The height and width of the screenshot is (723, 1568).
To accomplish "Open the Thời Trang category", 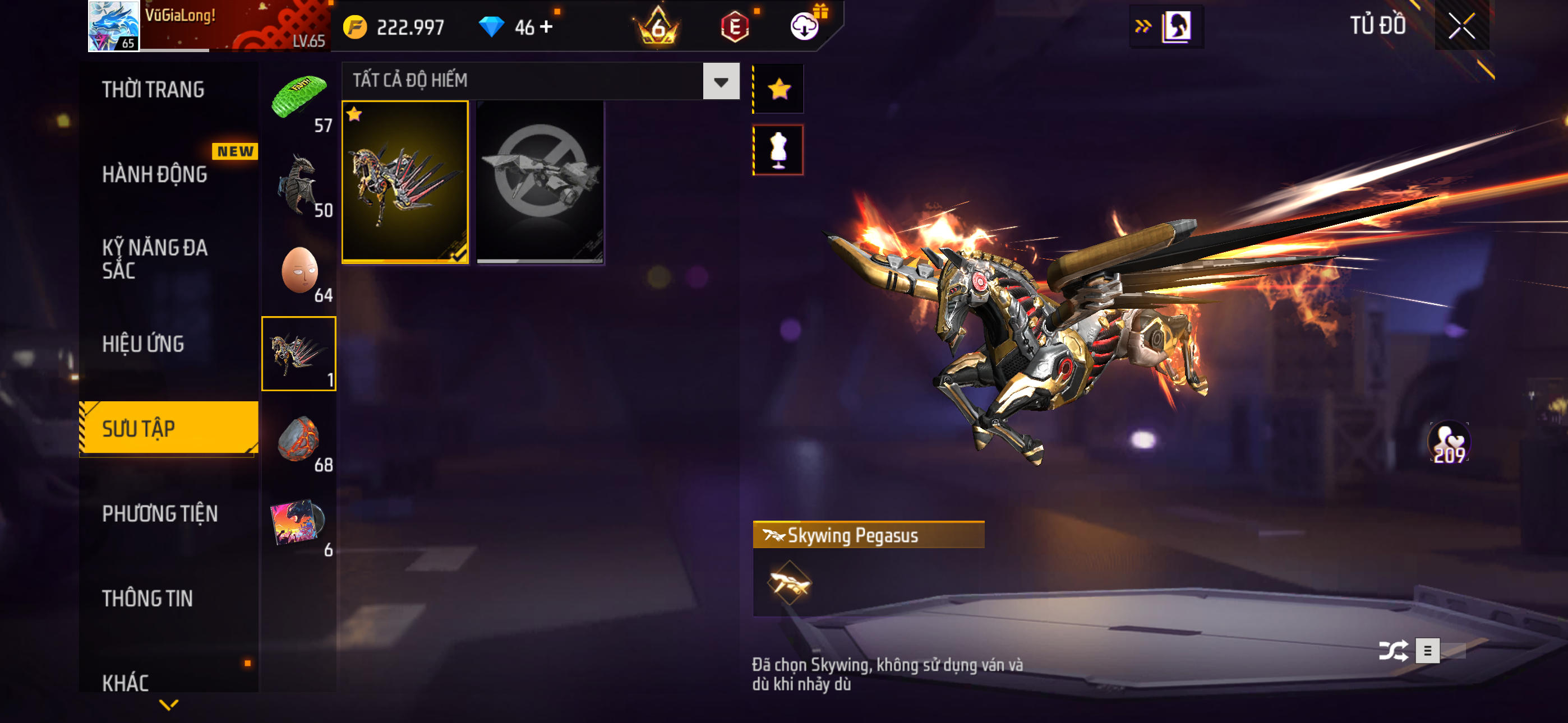I will coord(154,90).
